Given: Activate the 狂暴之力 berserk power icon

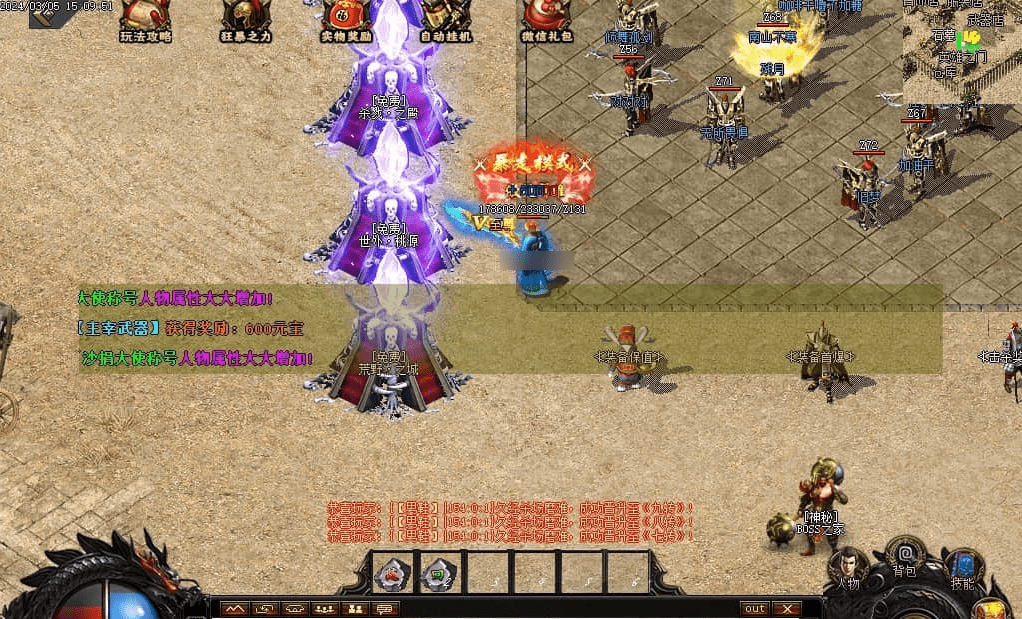Looking at the screenshot, I should [245, 18].
